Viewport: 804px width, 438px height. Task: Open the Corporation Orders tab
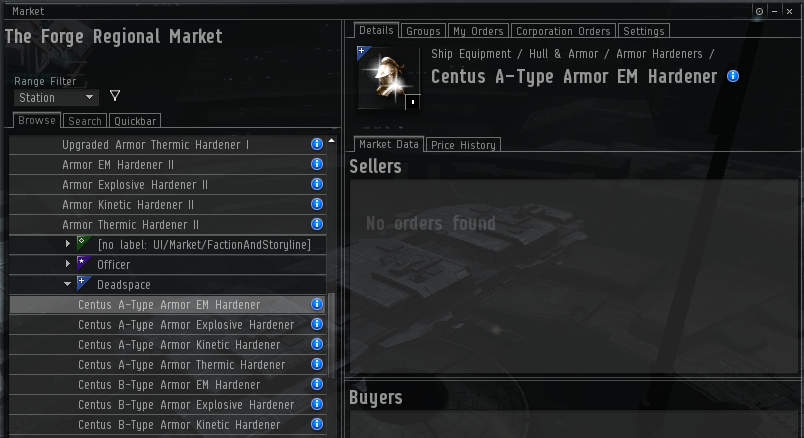(563, 32)
